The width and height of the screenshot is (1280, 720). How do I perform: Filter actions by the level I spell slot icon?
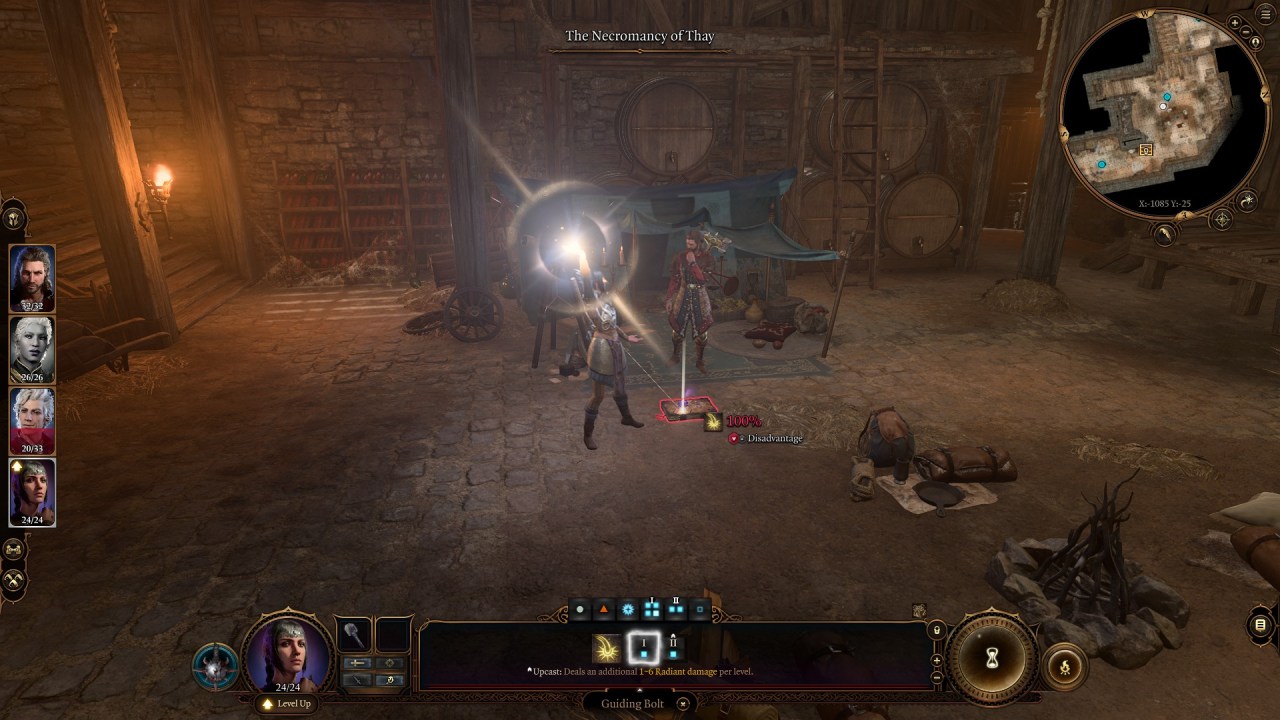652,608
